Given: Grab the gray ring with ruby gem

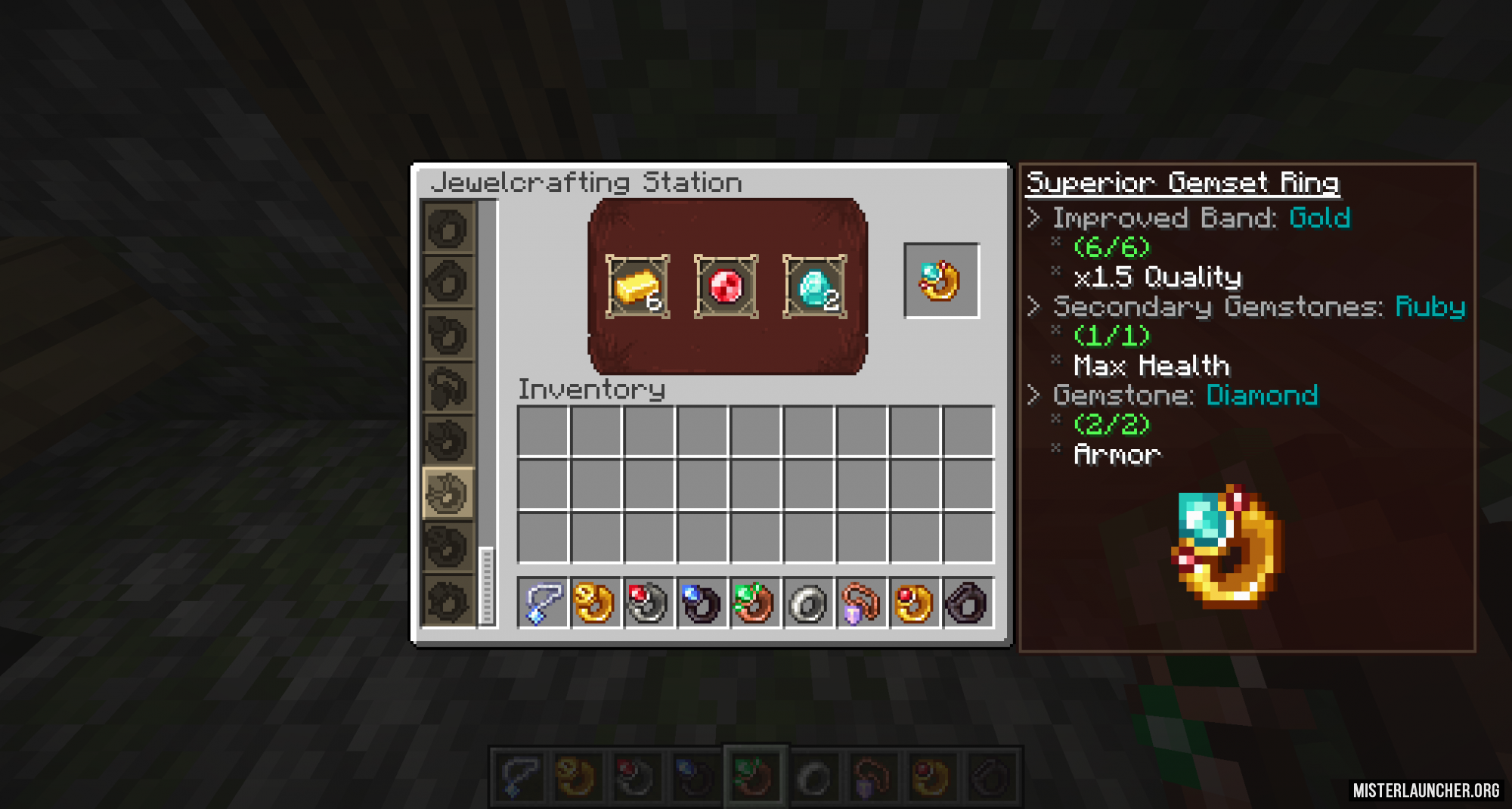Looking at the screenshot, I should [x=648, y=603].
